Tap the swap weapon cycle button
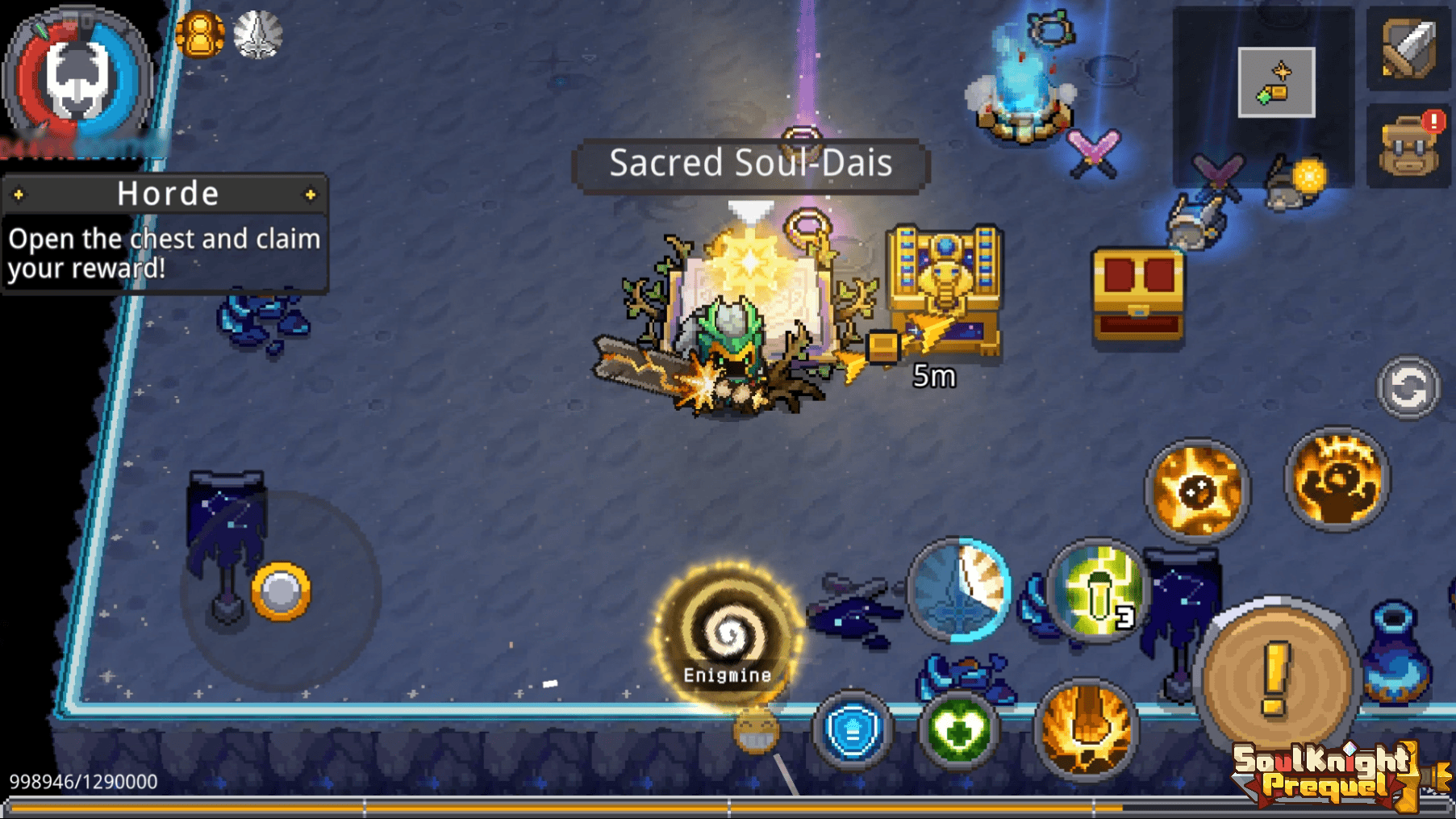 coord(1408,388)
